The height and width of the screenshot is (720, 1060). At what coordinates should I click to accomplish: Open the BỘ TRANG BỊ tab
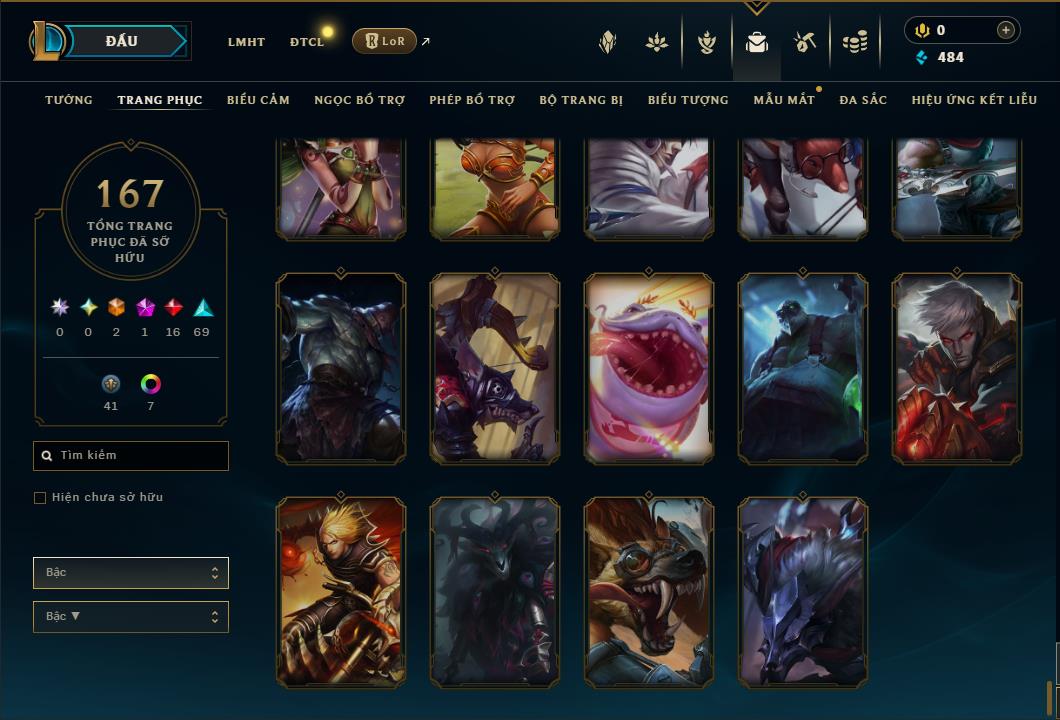[581, 100]
